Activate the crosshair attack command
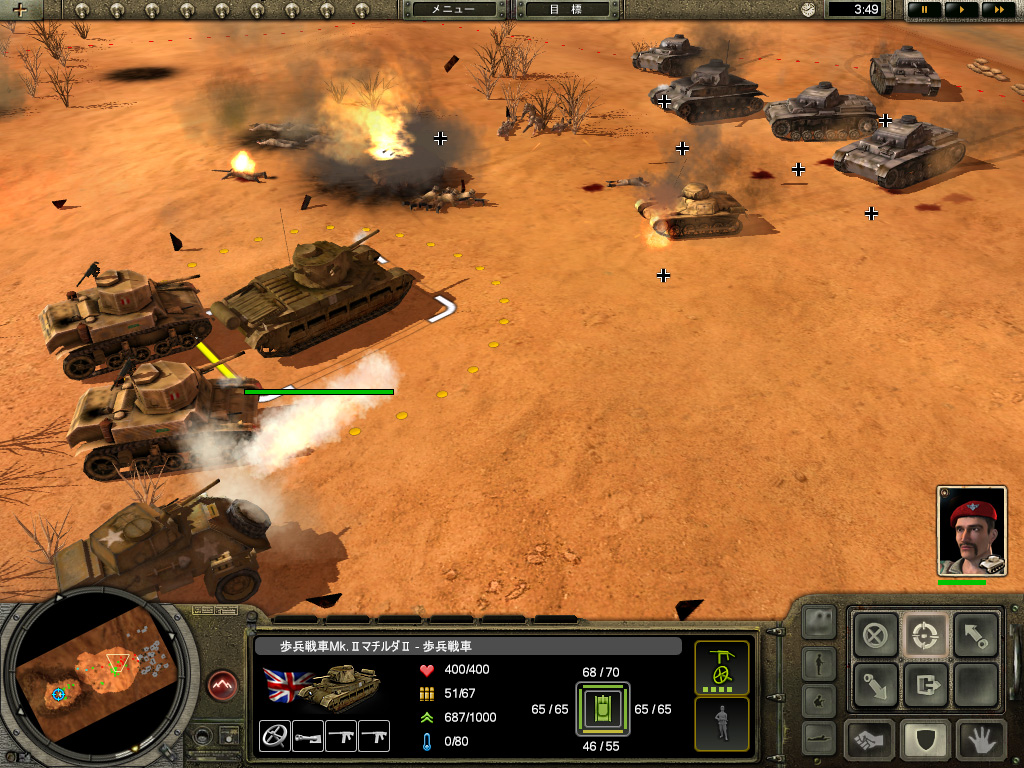The image size is (1024, 768). coord(925,634)
